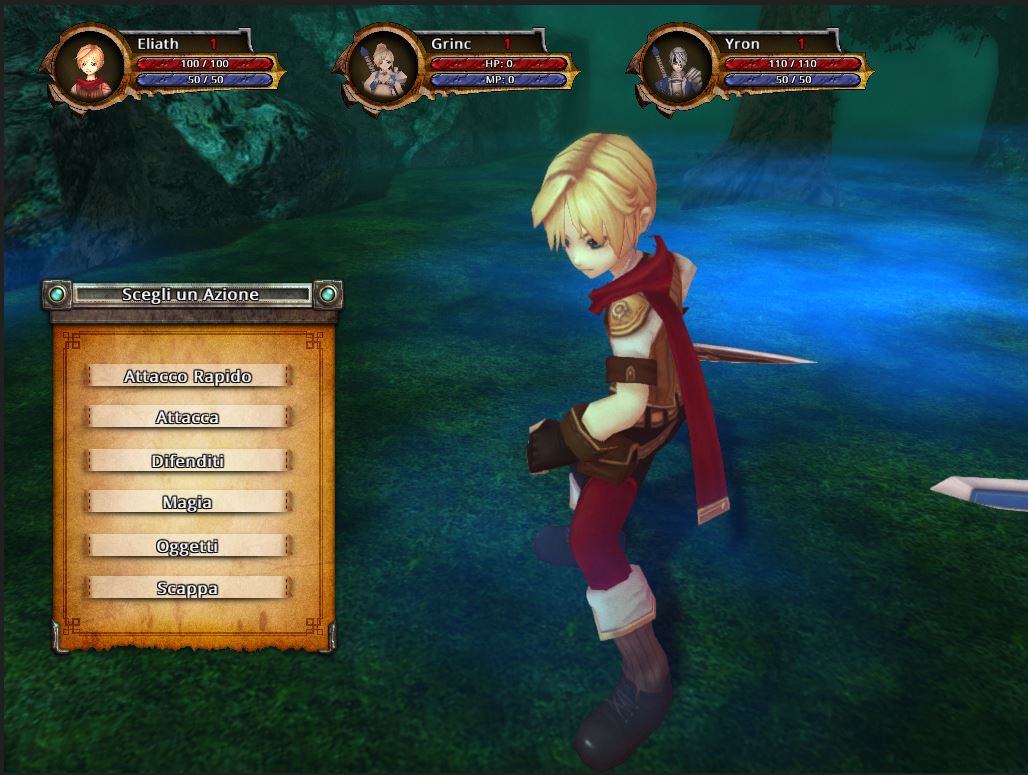Click Grinc's party portrait
The image size is (1028, 775).
click(383, 70)
